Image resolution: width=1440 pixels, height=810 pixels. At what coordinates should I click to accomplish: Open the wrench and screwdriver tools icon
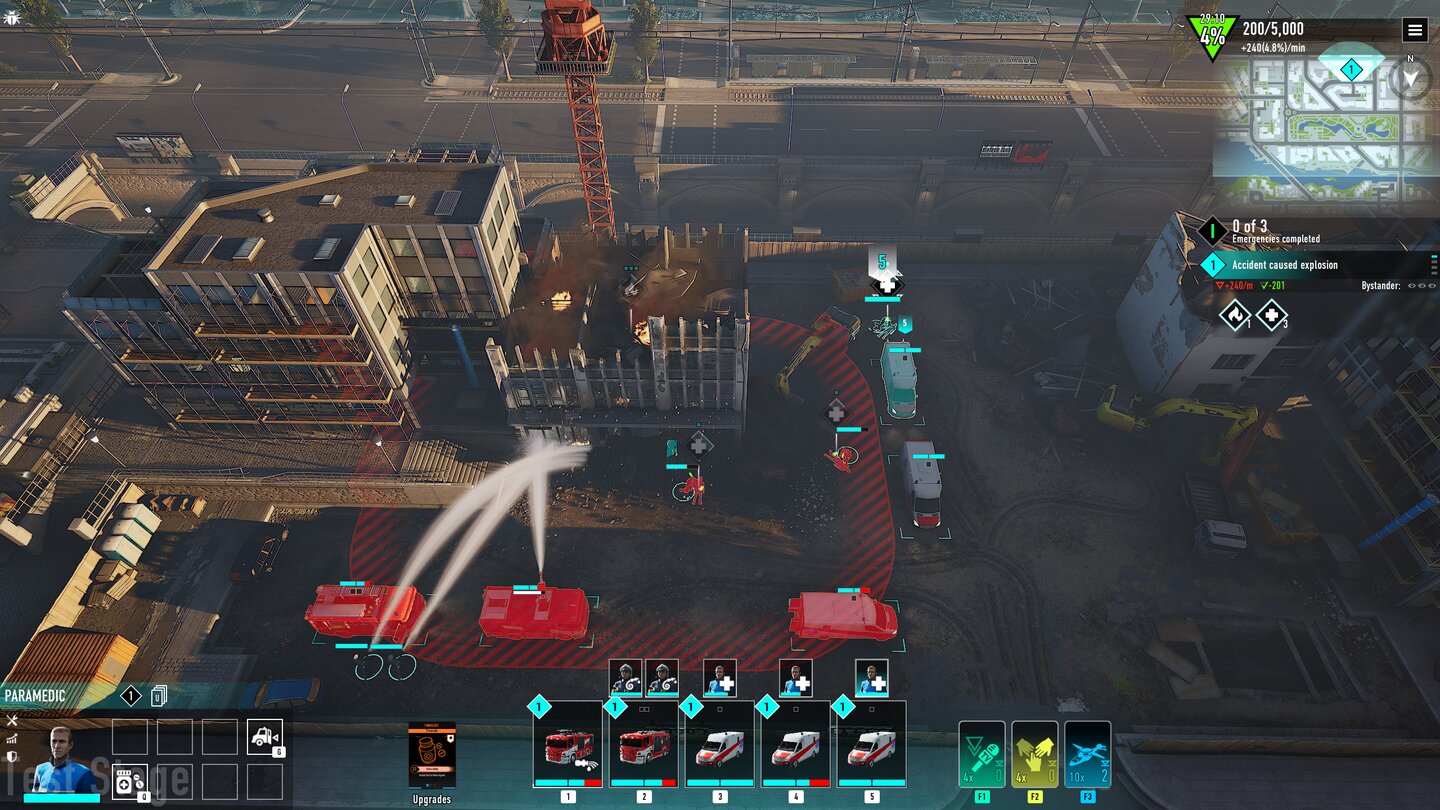pyautogui.click(x=12, y=720)
